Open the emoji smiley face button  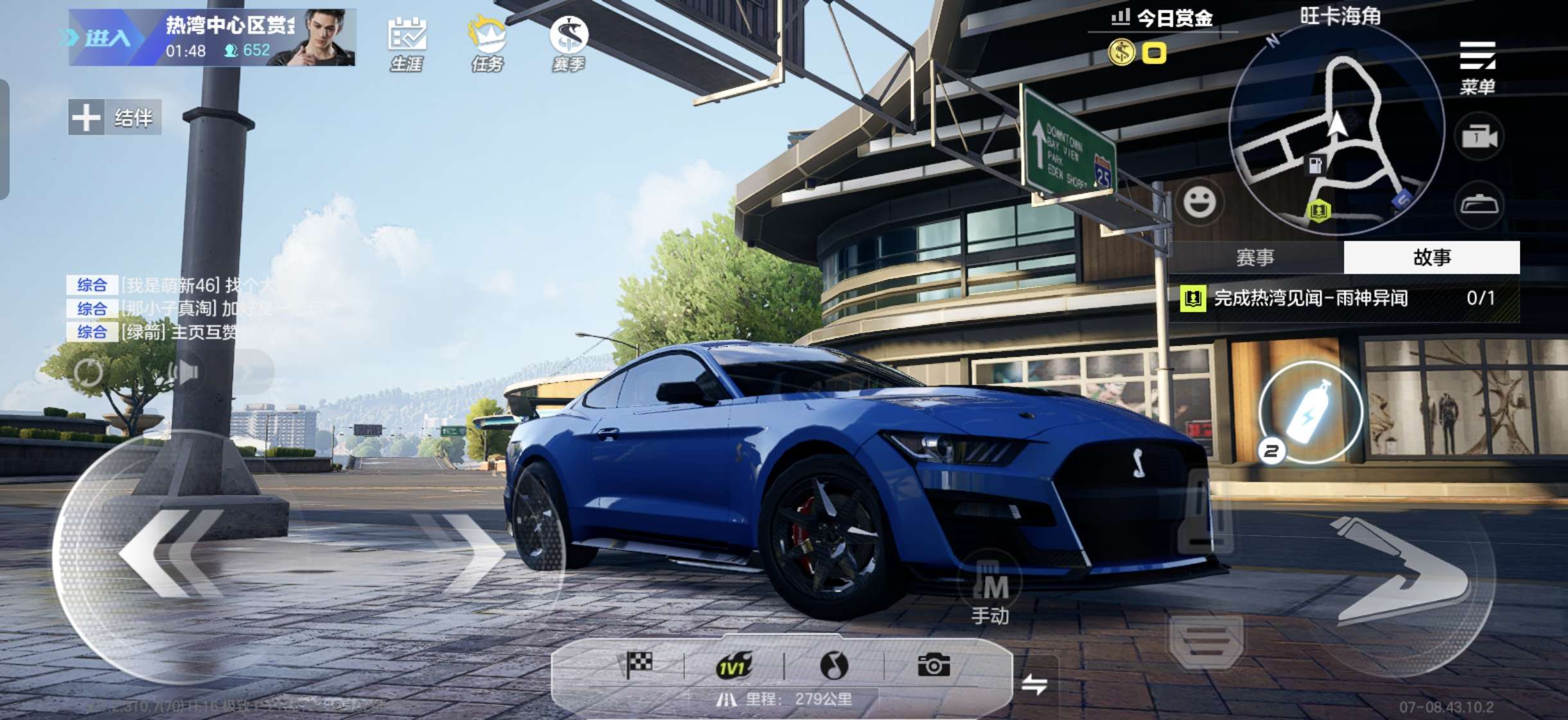[x=1199, y=202]
